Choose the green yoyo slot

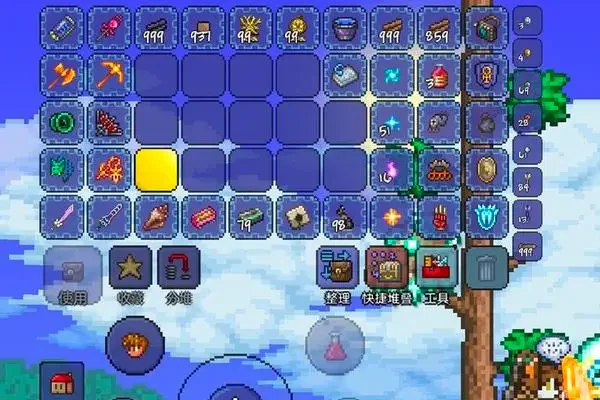coord(62,121)
